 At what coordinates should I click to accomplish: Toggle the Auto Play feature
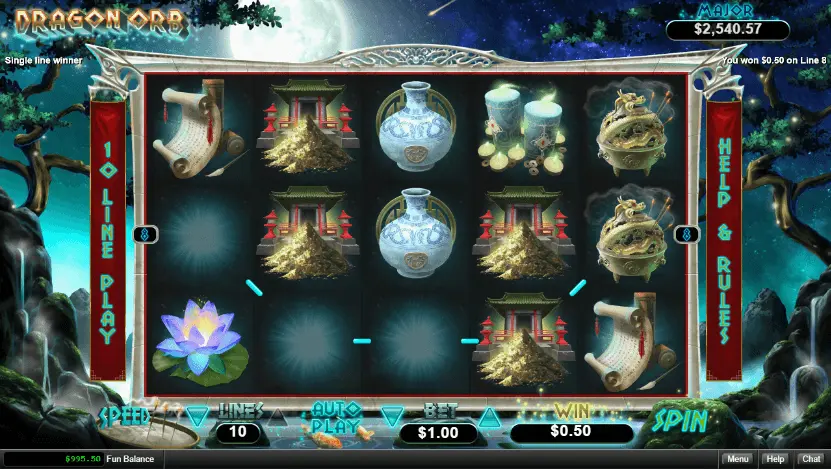335,417
